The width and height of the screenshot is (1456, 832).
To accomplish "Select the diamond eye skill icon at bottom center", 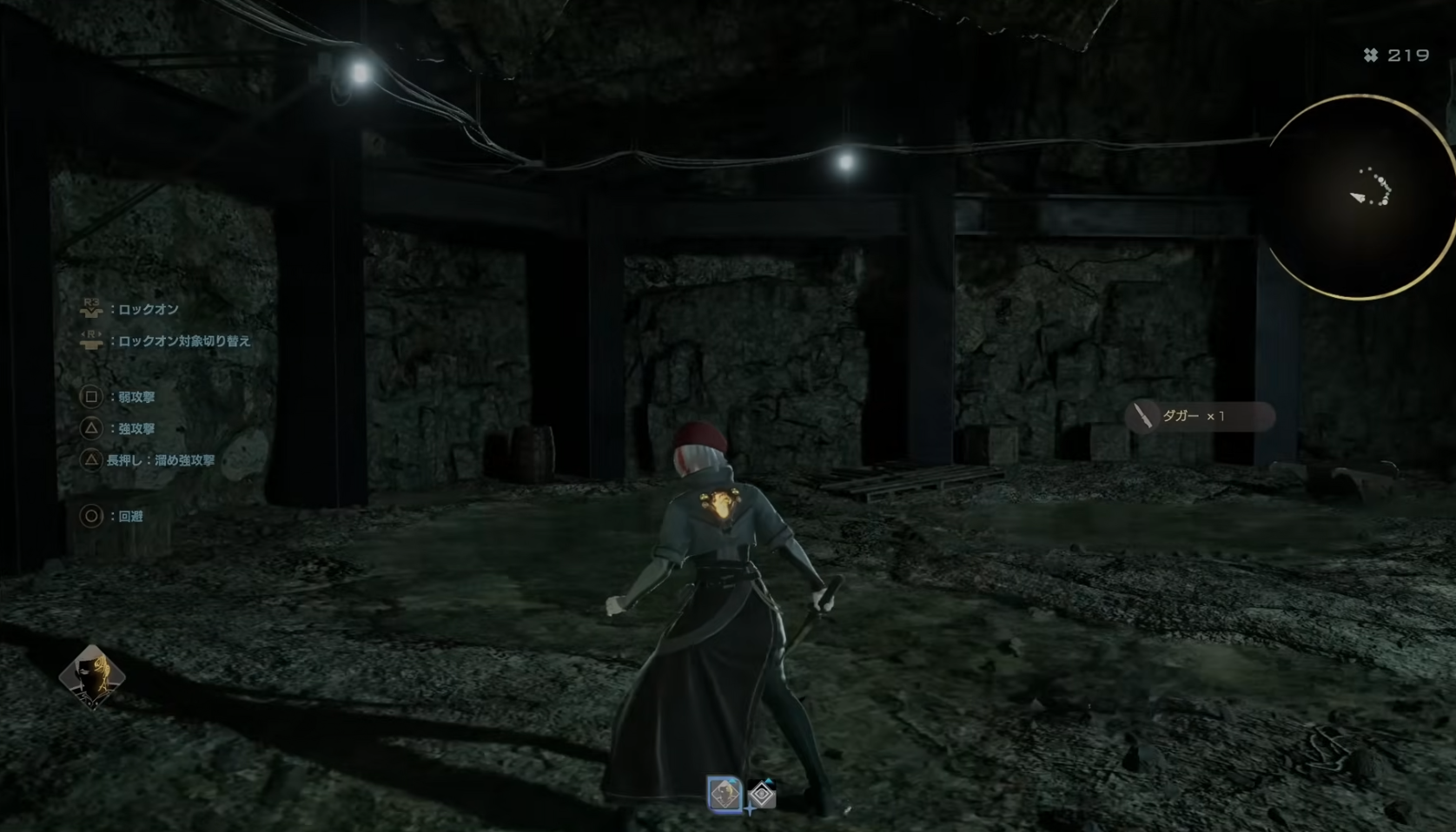I will tap(762, 793).
